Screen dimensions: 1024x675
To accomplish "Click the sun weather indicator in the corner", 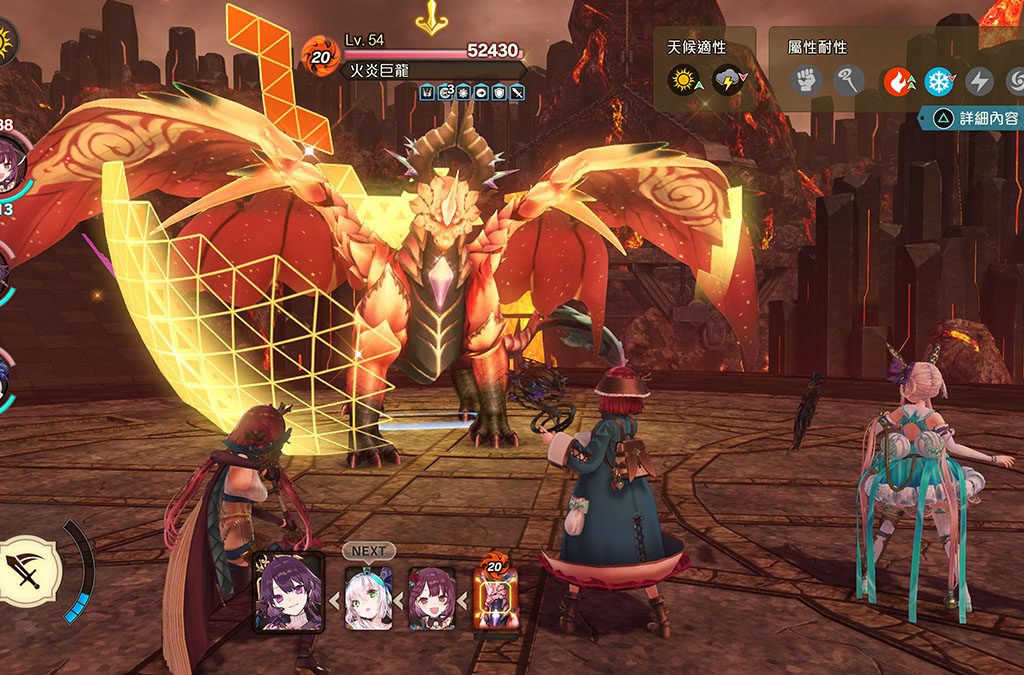I will (6, 42).
